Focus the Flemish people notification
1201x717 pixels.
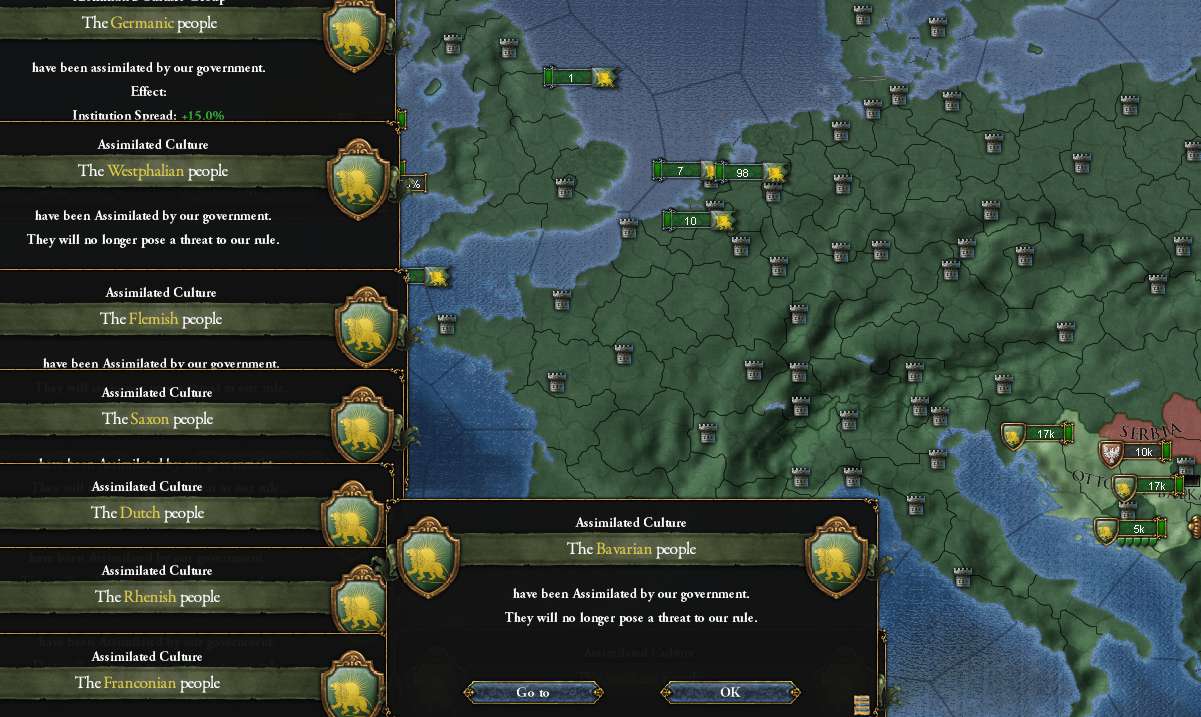pyautogui.click(x=160, y=319)
